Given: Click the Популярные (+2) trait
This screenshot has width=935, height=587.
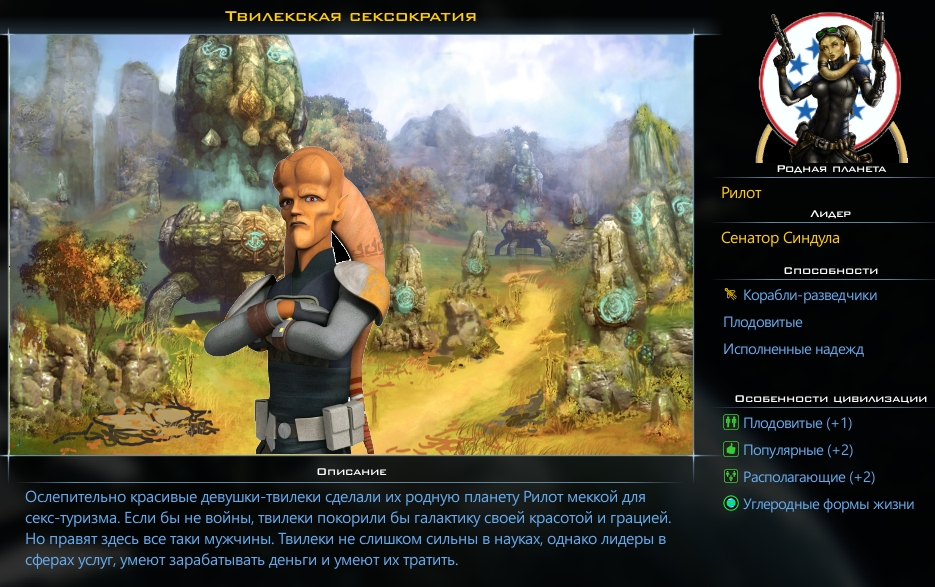Looking at the screenshot, I should tap(797, 450).
